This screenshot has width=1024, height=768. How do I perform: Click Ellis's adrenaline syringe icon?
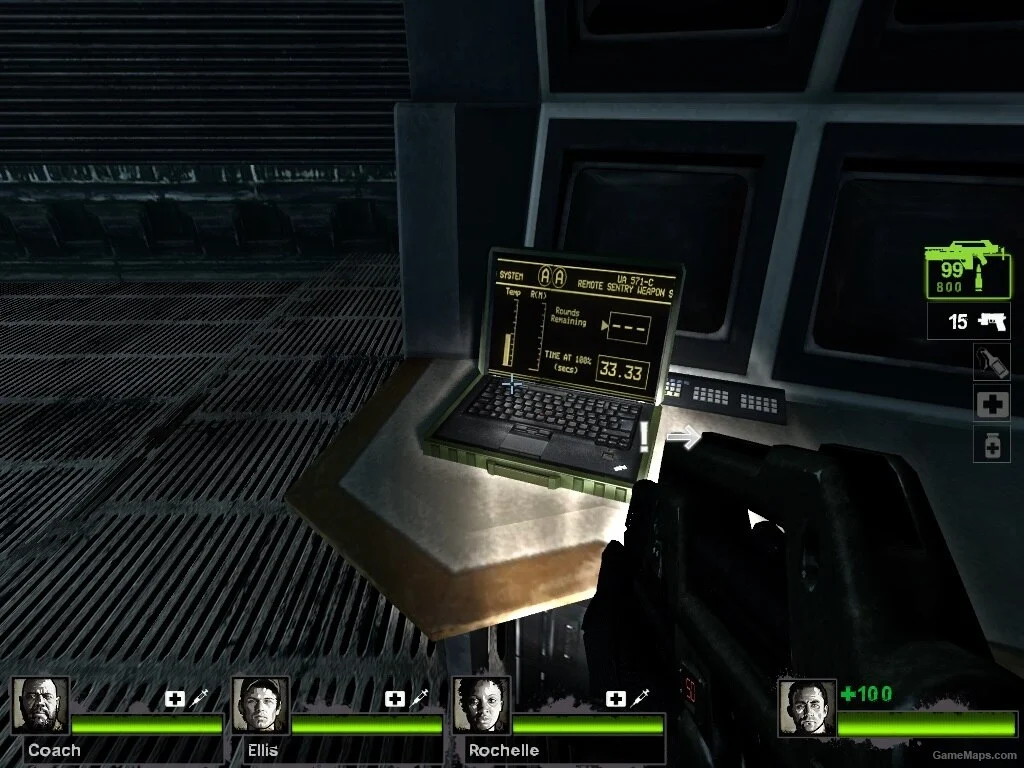tap(419, 698)
